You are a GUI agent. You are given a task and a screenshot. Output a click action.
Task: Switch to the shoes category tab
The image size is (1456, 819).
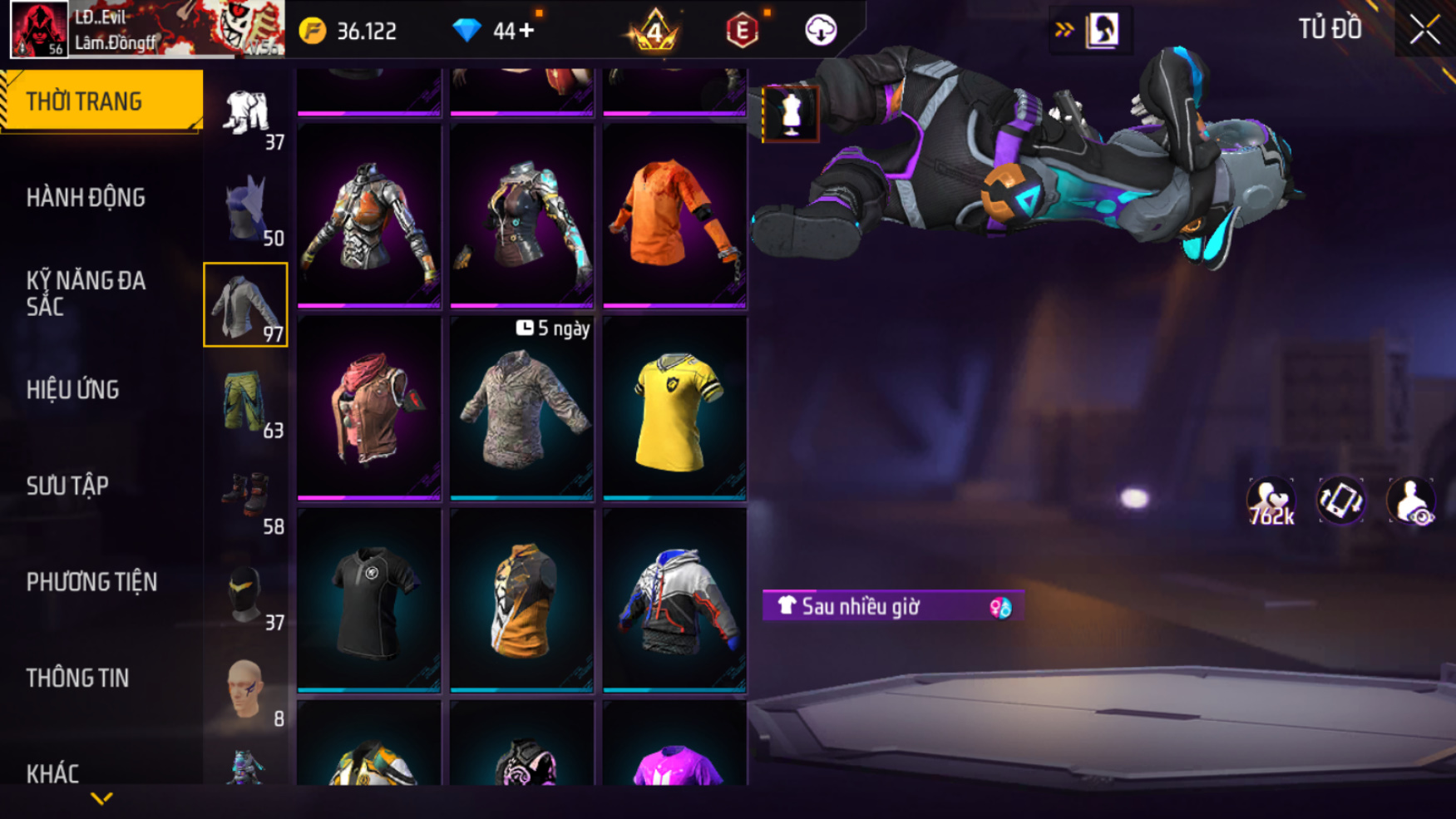(x=246, y=498)
